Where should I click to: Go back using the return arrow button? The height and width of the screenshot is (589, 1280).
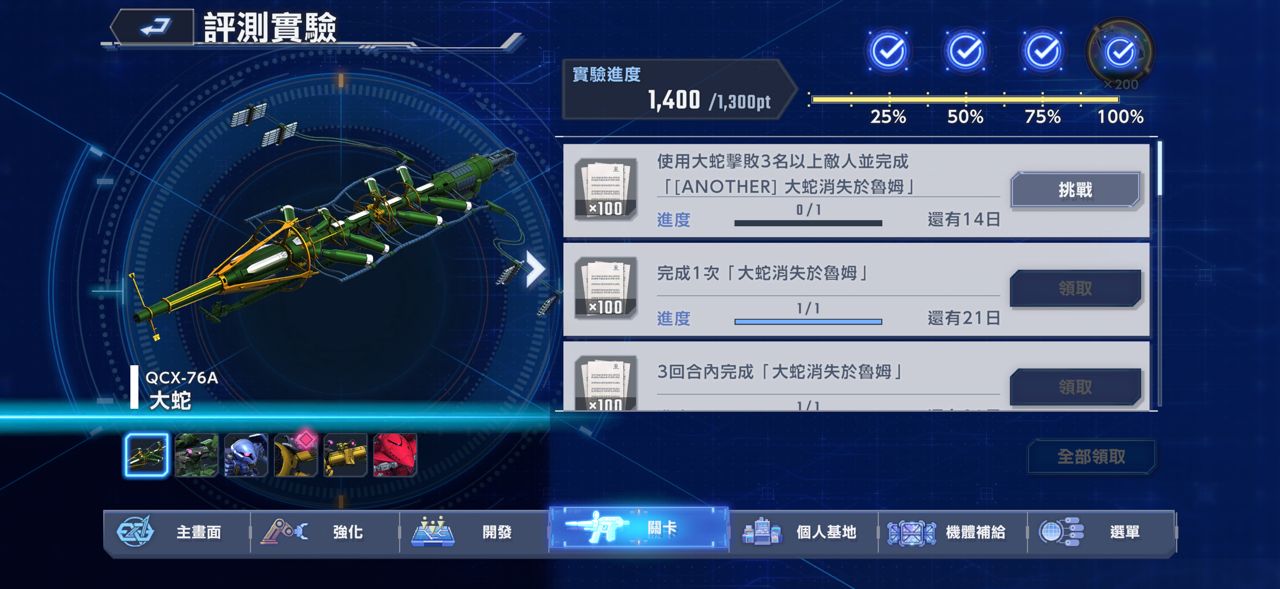(x=152, y=27)
